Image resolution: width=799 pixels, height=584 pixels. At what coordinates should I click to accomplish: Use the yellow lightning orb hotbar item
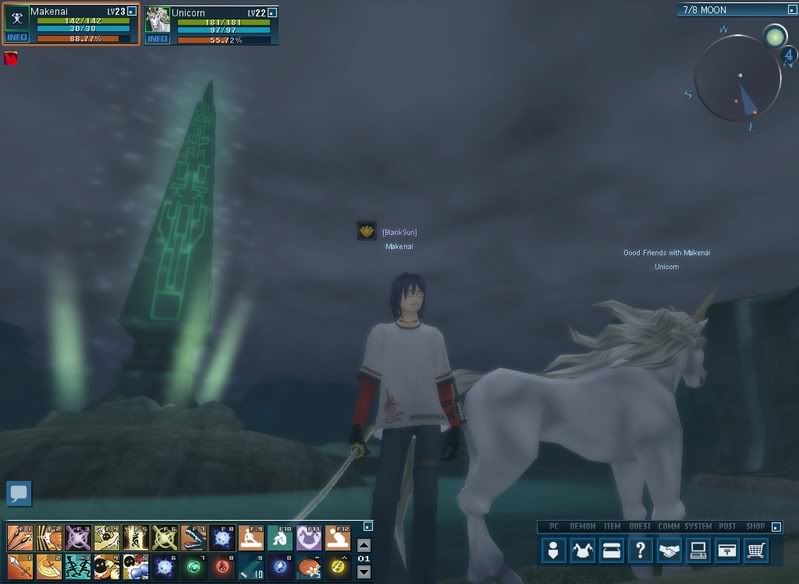point(338,567)
